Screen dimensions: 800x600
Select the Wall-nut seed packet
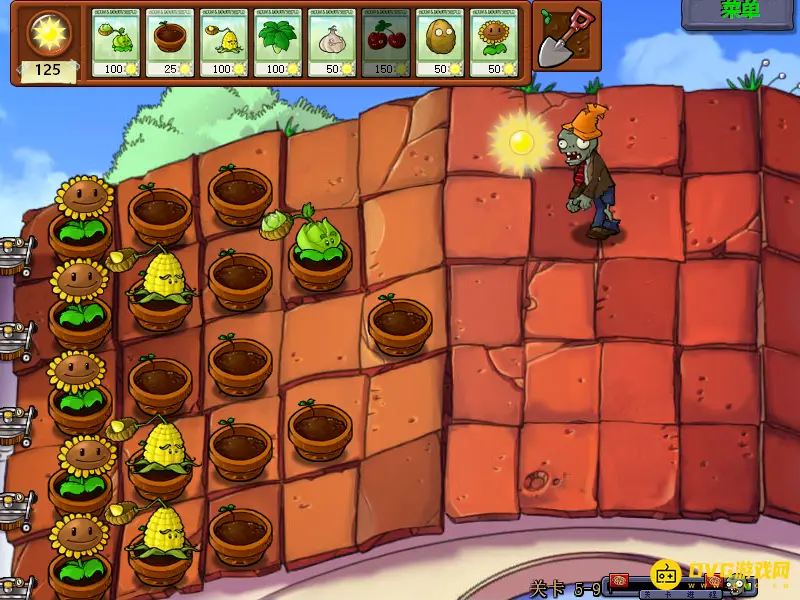point(440,43)
